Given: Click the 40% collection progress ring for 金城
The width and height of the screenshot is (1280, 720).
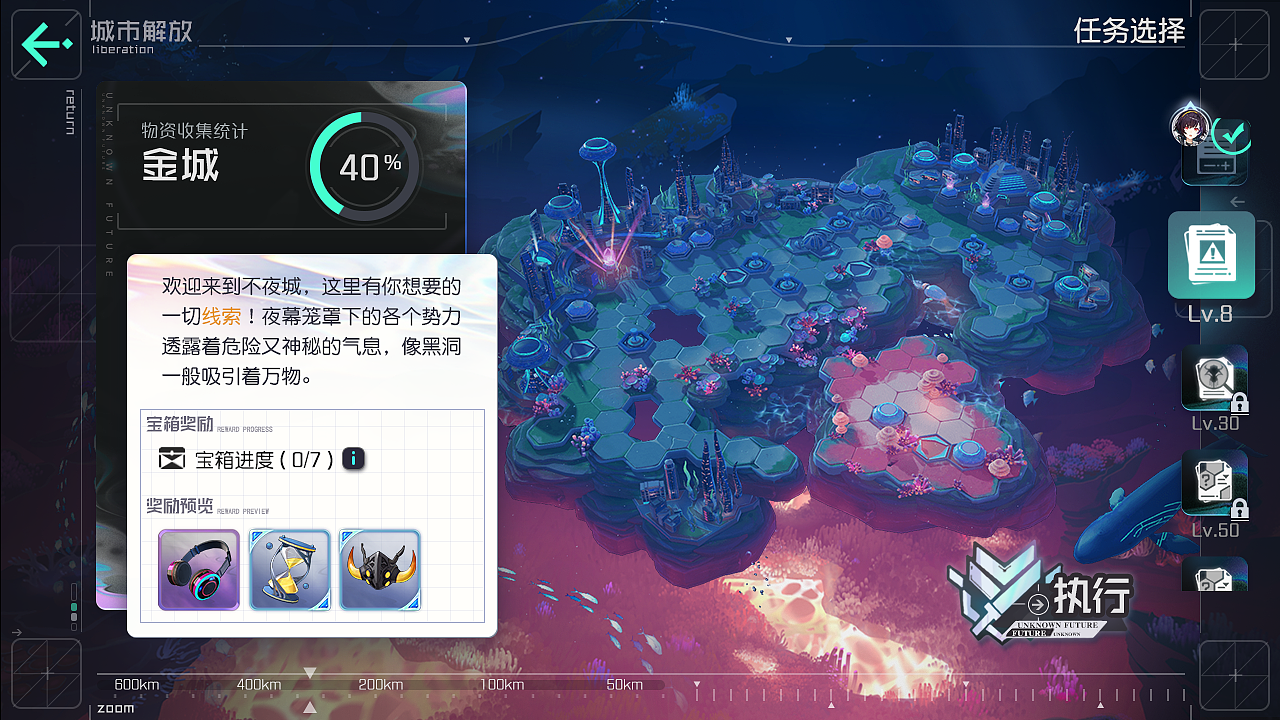Looking at the screenshot, I should (x=362, y=162).
